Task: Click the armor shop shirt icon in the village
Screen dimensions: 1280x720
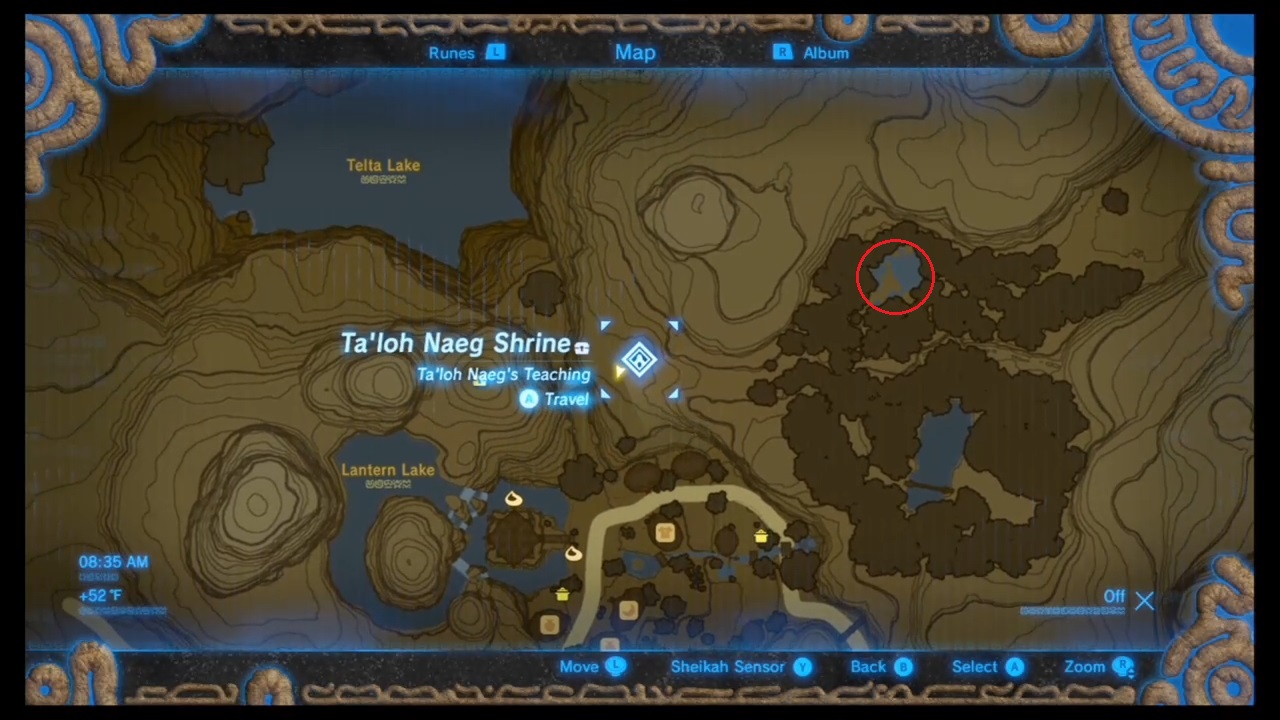Action: [666, 532]
